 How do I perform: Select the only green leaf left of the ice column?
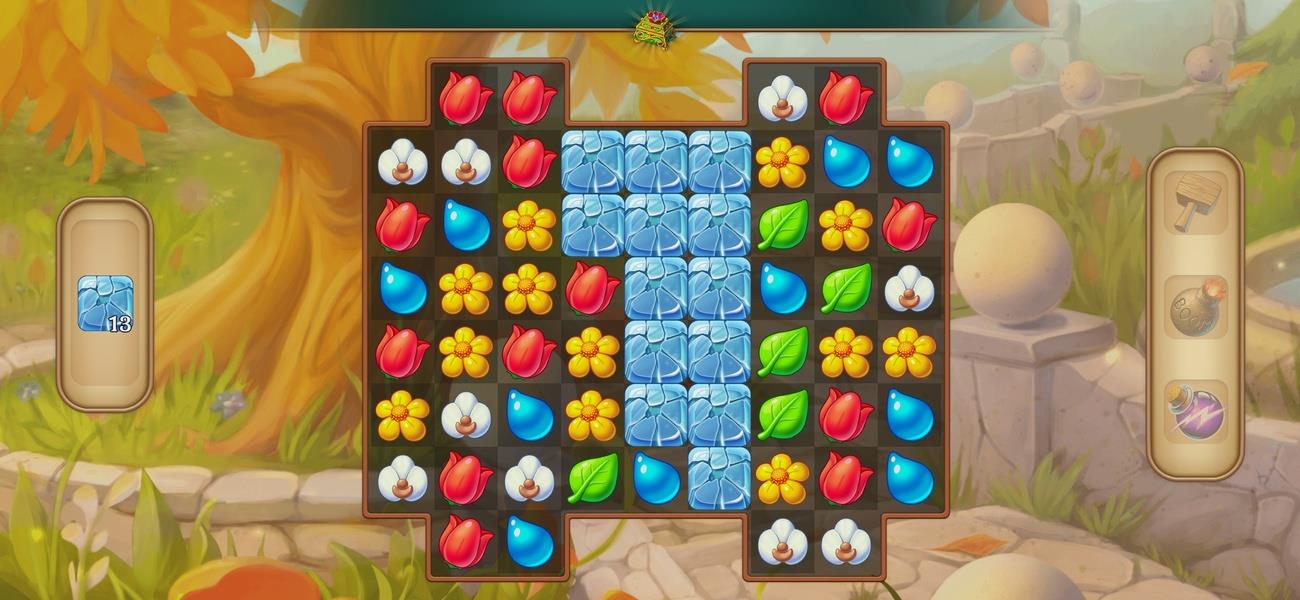pos(593,478)
